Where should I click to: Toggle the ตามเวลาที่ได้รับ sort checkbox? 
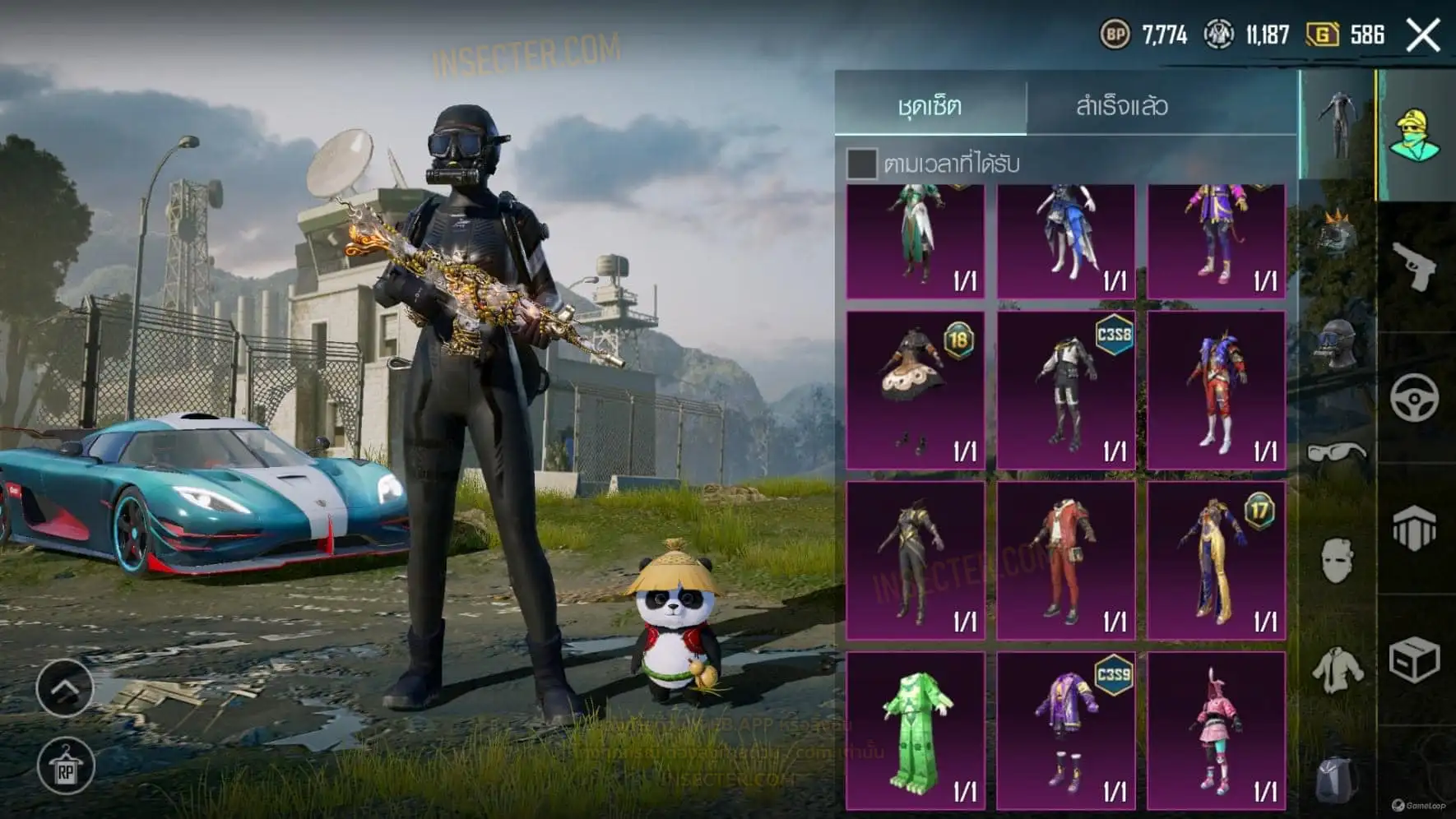click(x=861, y=164)
